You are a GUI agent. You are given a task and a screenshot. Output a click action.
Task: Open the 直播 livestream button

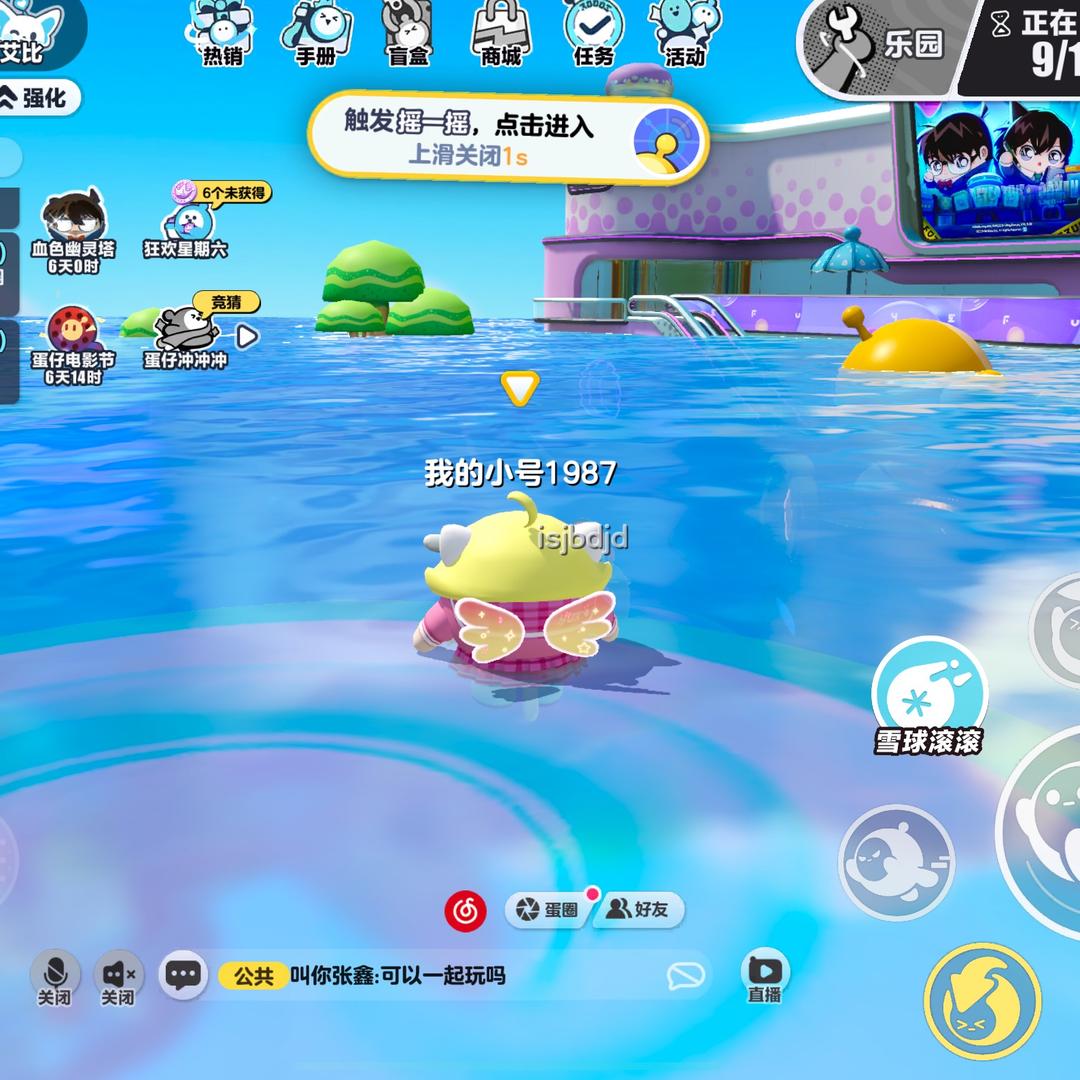765,975
